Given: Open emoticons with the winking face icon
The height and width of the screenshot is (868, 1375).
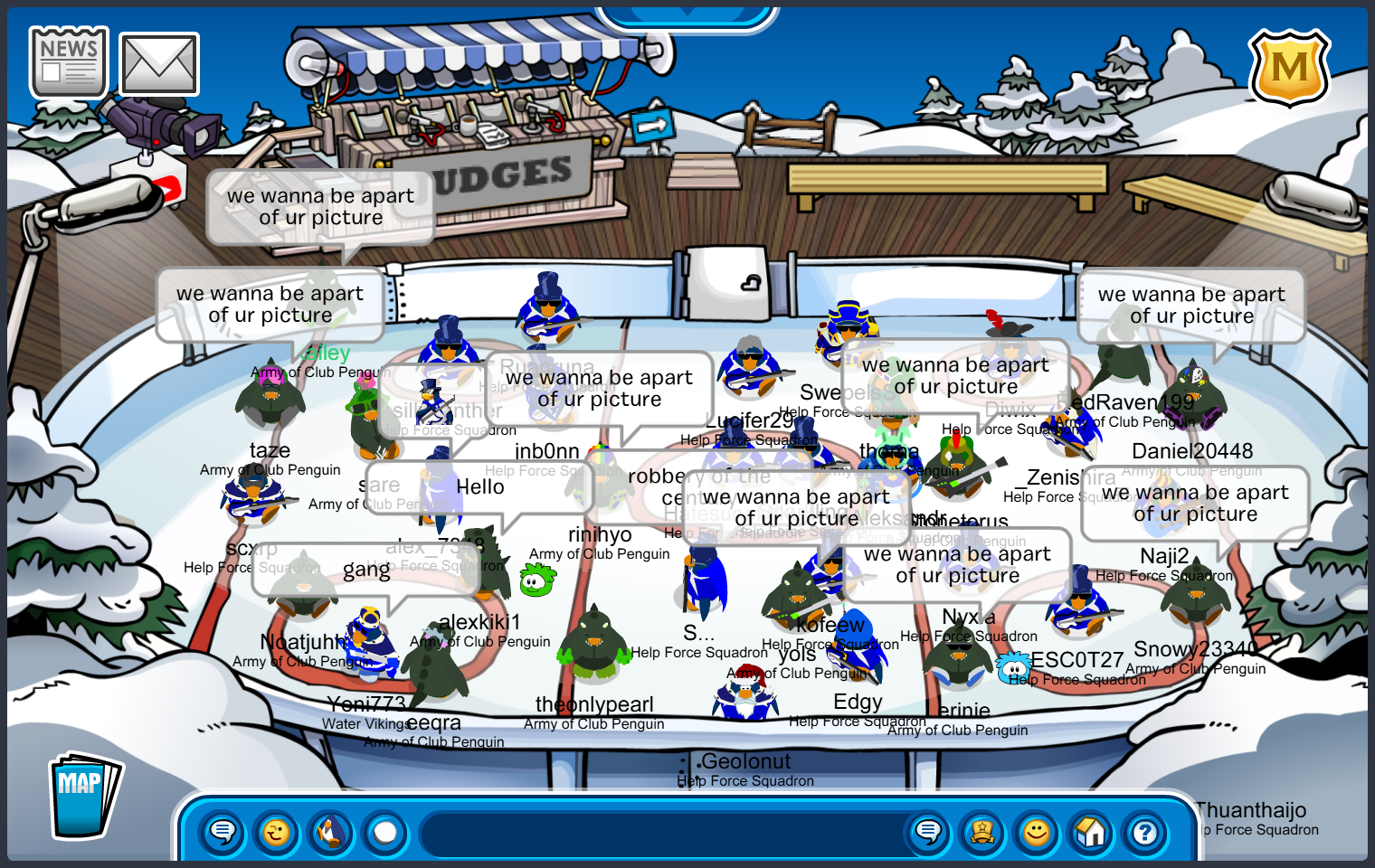Looking at the screenshot, I should click(277, 833).
